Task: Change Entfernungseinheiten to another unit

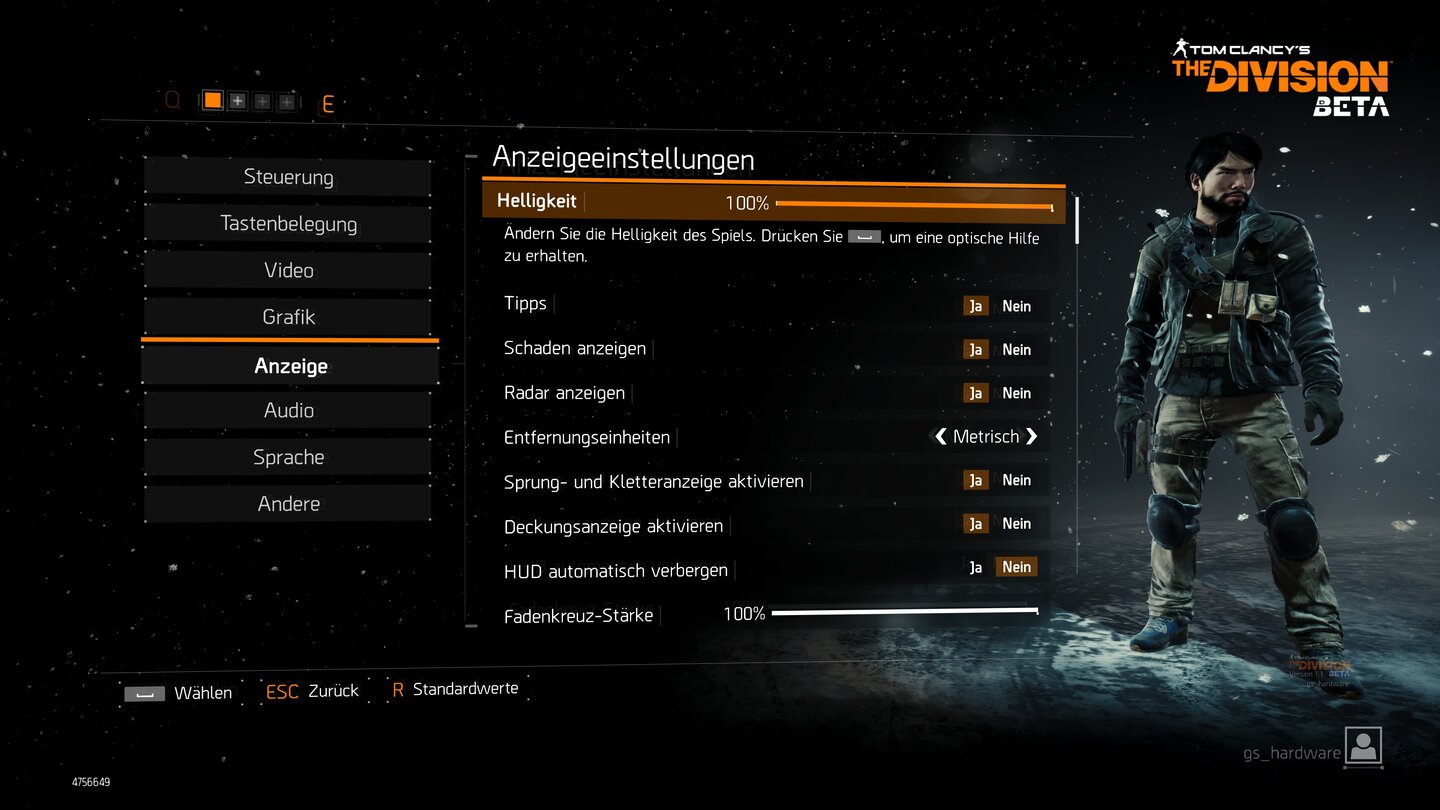Action: [1032, 436]
